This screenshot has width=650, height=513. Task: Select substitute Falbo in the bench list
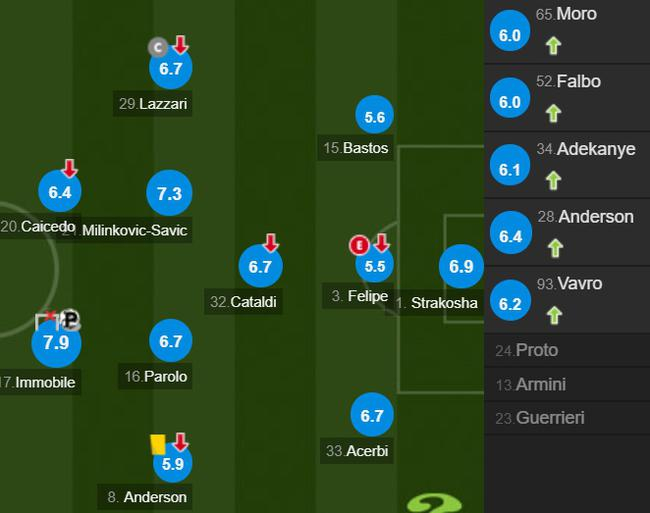567,100
